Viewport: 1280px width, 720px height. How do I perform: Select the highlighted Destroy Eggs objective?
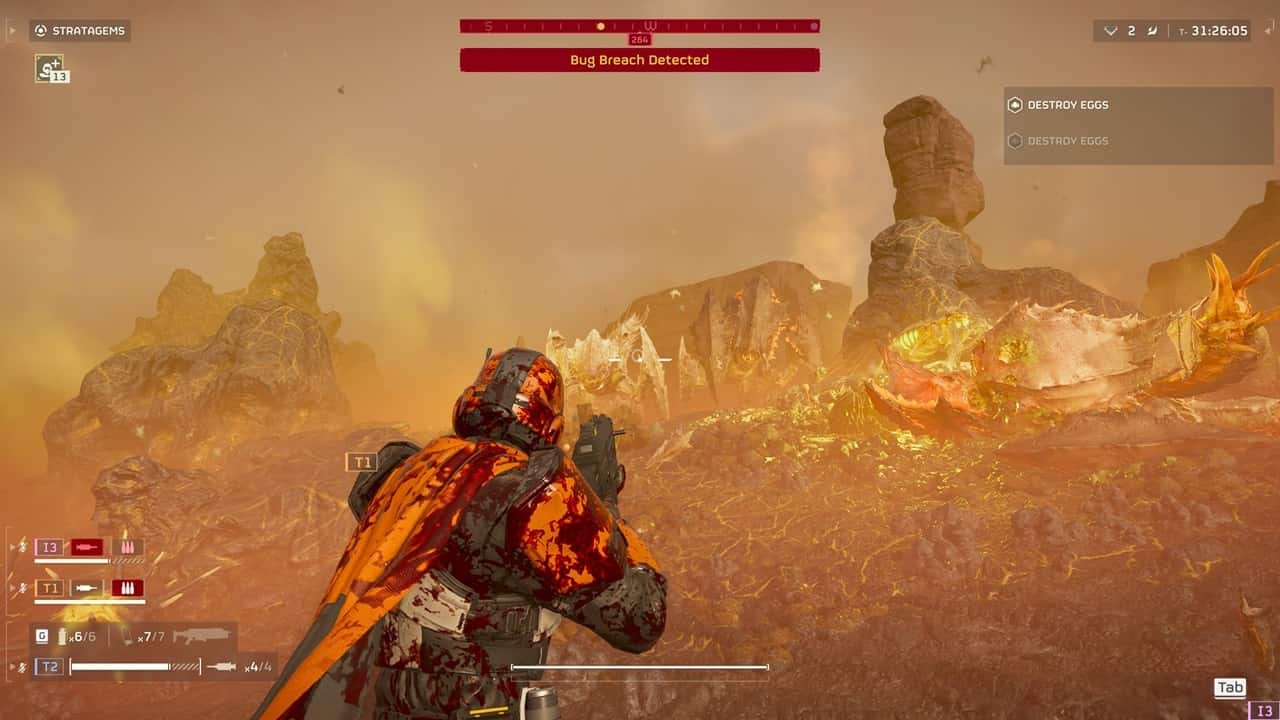1068,105
